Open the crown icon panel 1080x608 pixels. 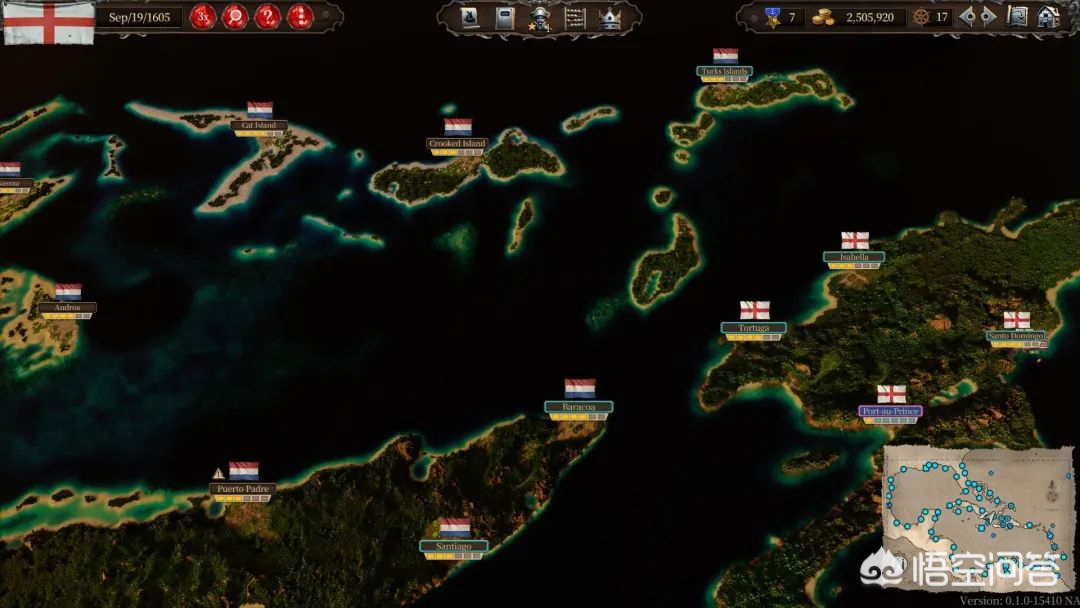click(x=609, y=17)
